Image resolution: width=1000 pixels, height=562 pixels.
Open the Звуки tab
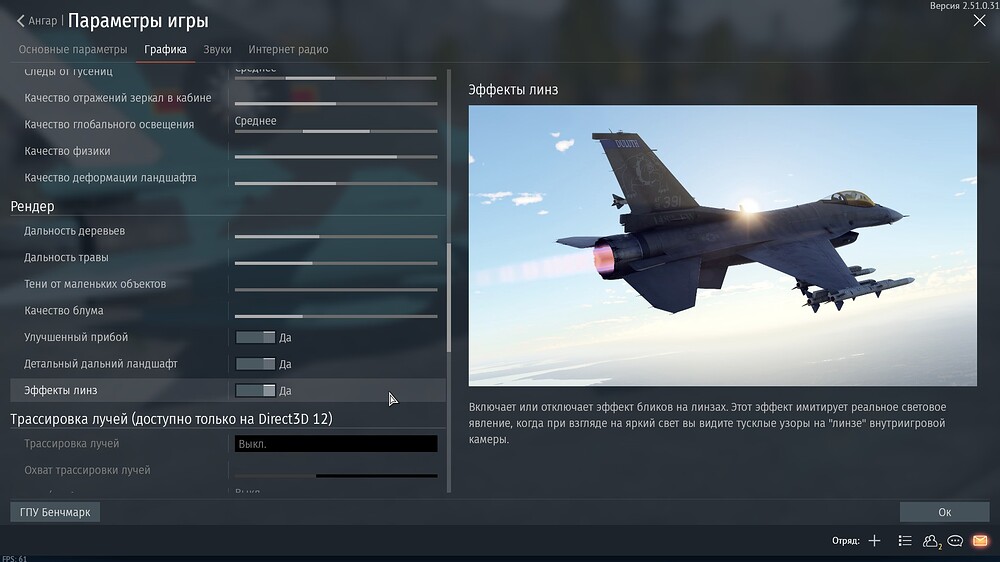[x=217, y=49]
